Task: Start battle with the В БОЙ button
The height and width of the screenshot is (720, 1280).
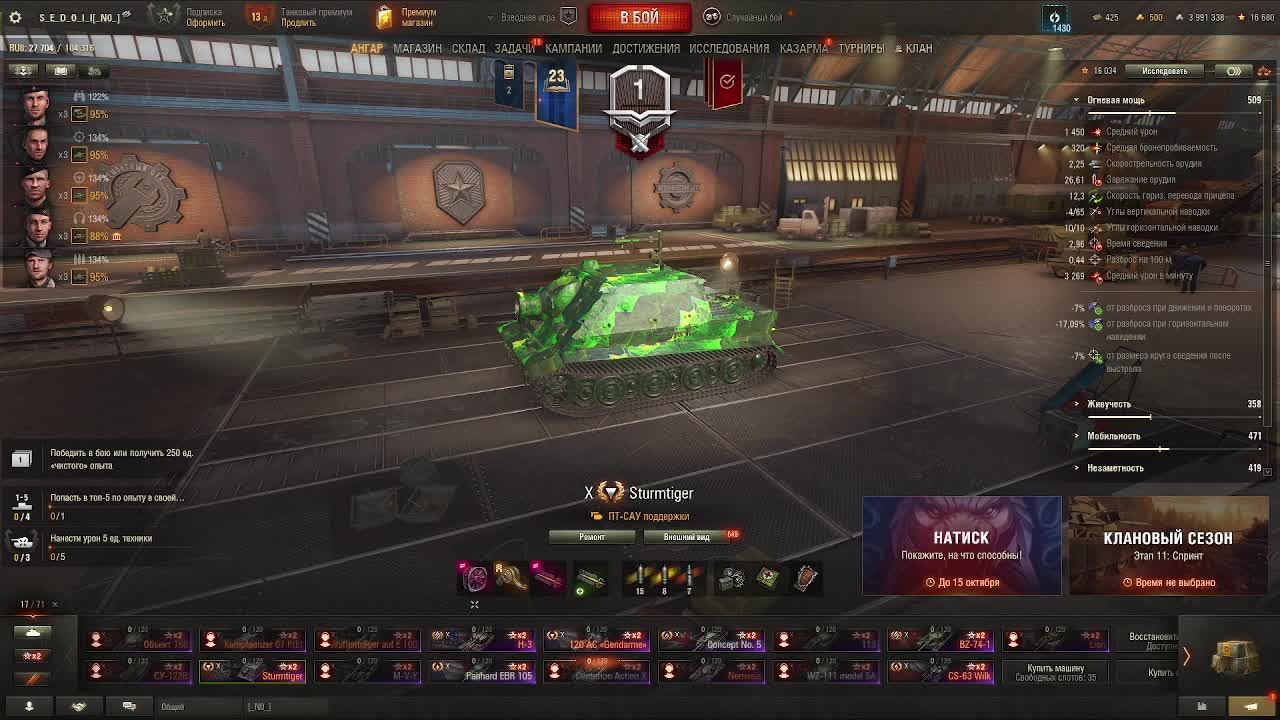Action: (639, 18)
